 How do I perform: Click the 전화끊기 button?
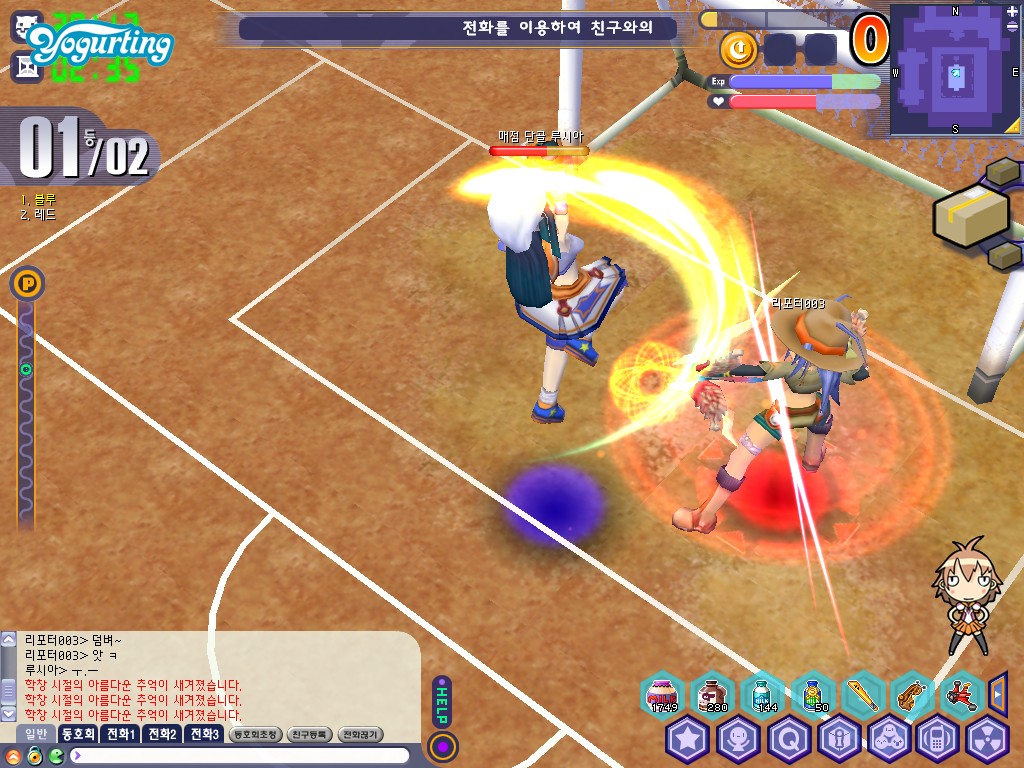click(x=361, y=734)
